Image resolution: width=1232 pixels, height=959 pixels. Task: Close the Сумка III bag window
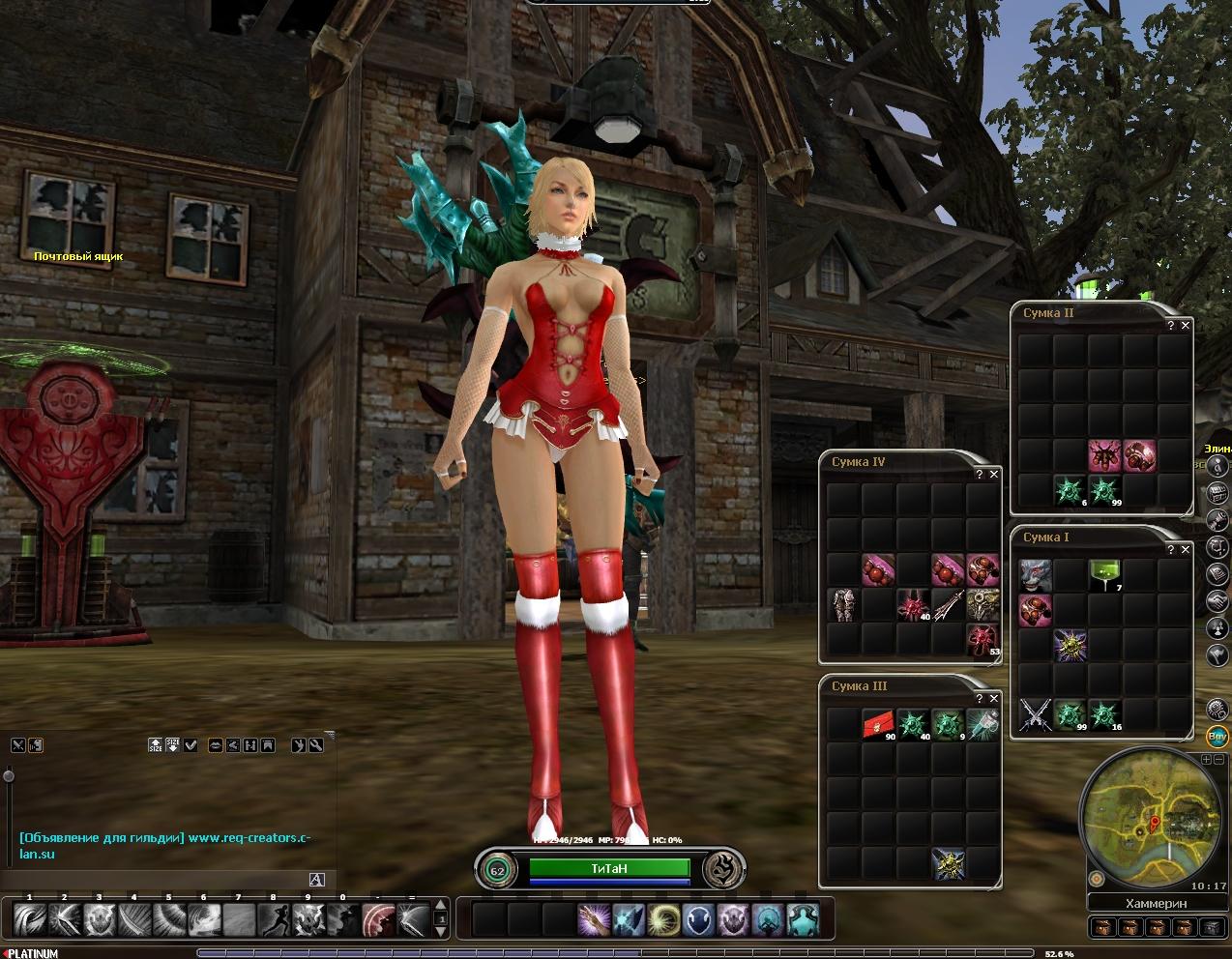click(994, 699)
